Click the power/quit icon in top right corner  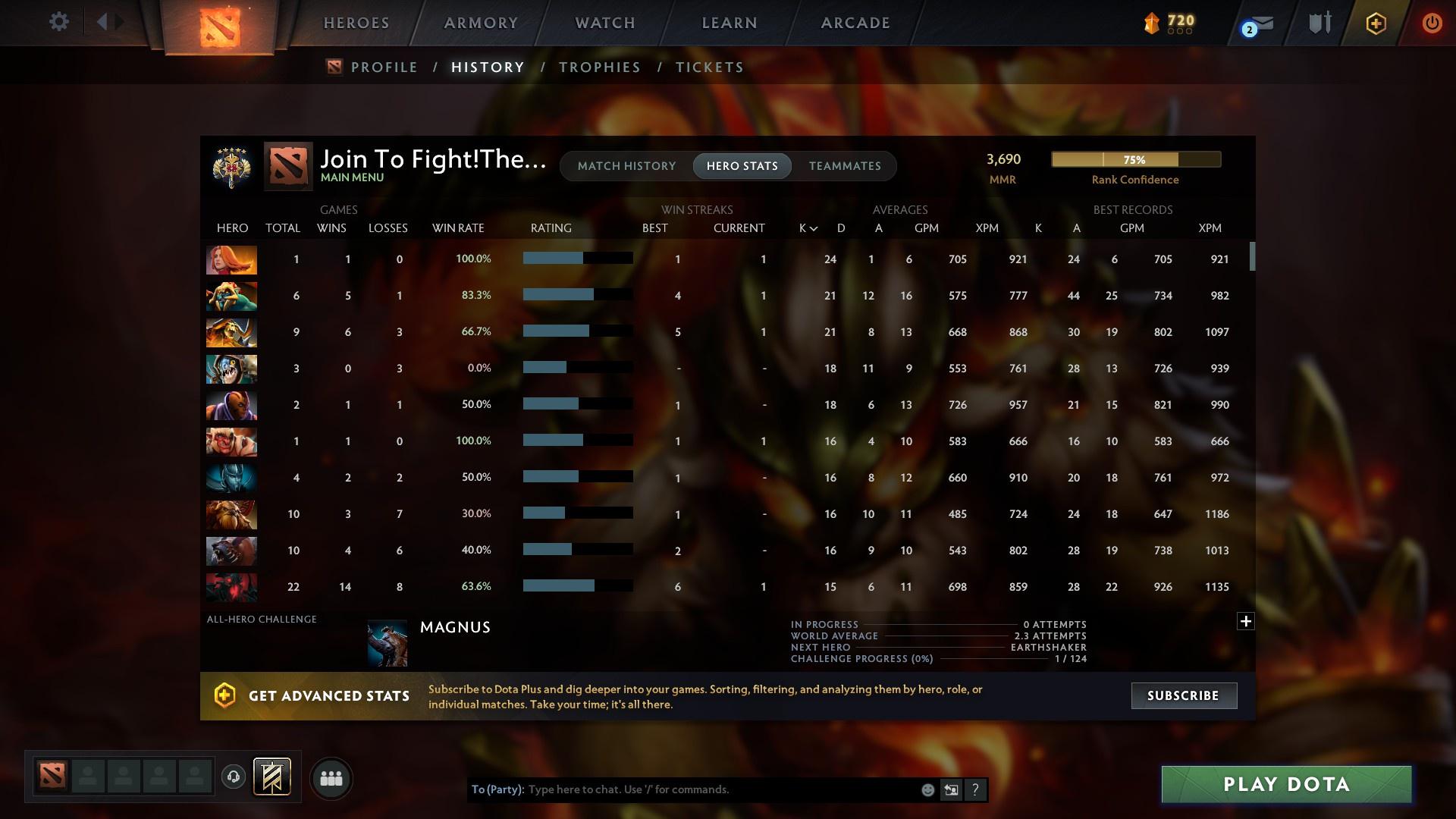1431,23
